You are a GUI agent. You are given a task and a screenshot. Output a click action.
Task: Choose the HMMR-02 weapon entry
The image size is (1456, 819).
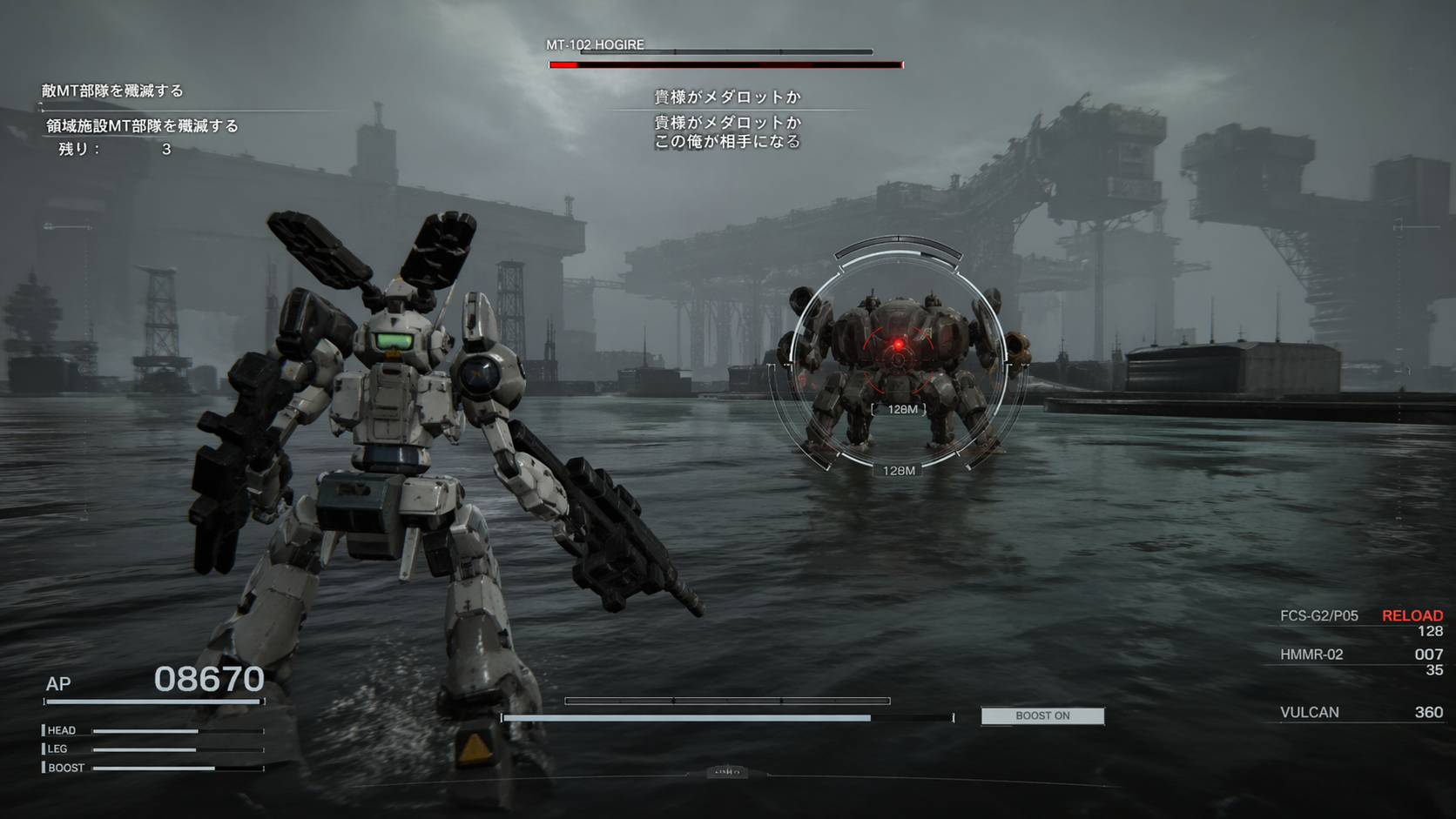point(1311,655)
